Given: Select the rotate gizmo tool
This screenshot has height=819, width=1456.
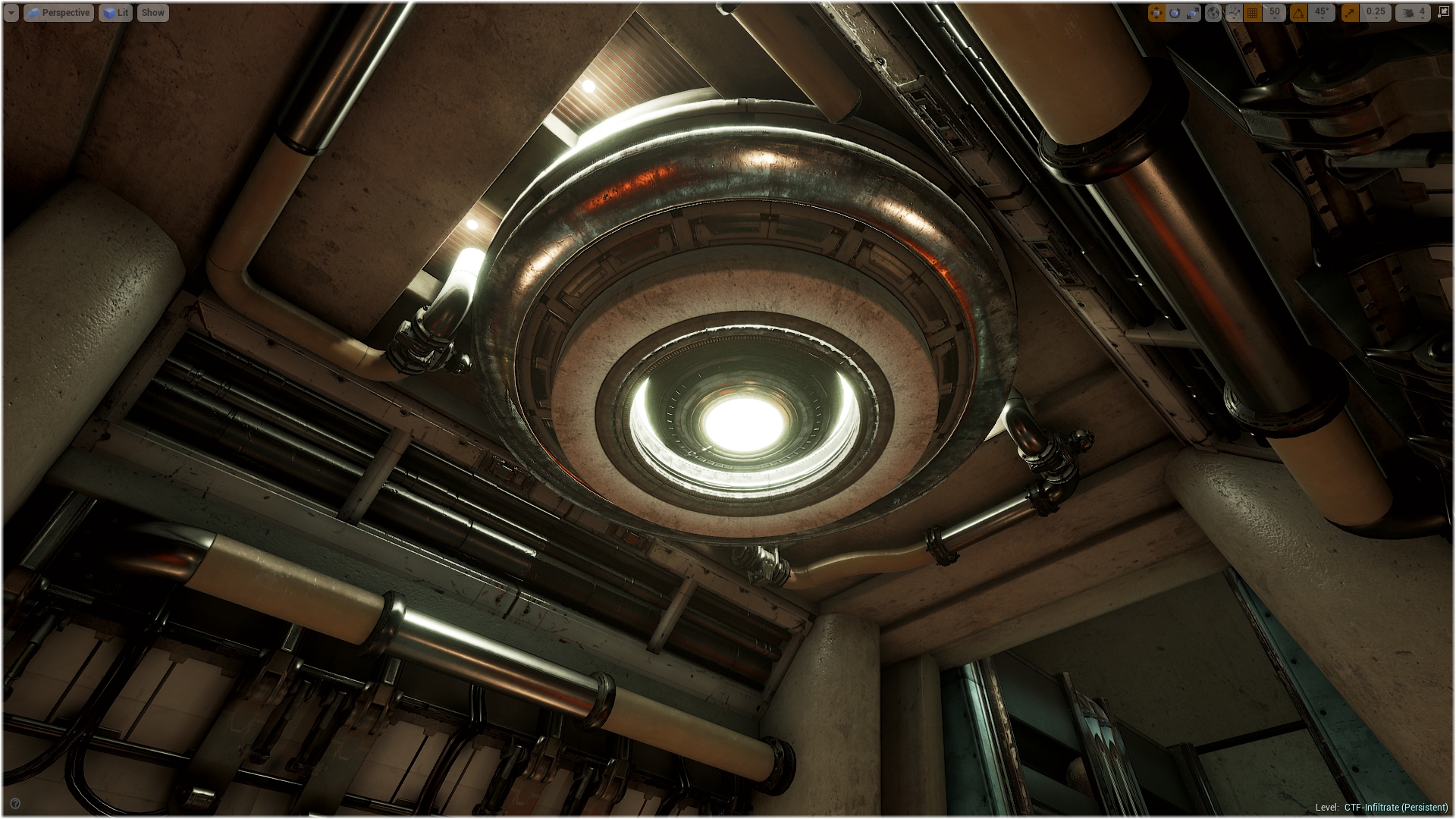Looking at the screenshot, I should (1175, 13).
